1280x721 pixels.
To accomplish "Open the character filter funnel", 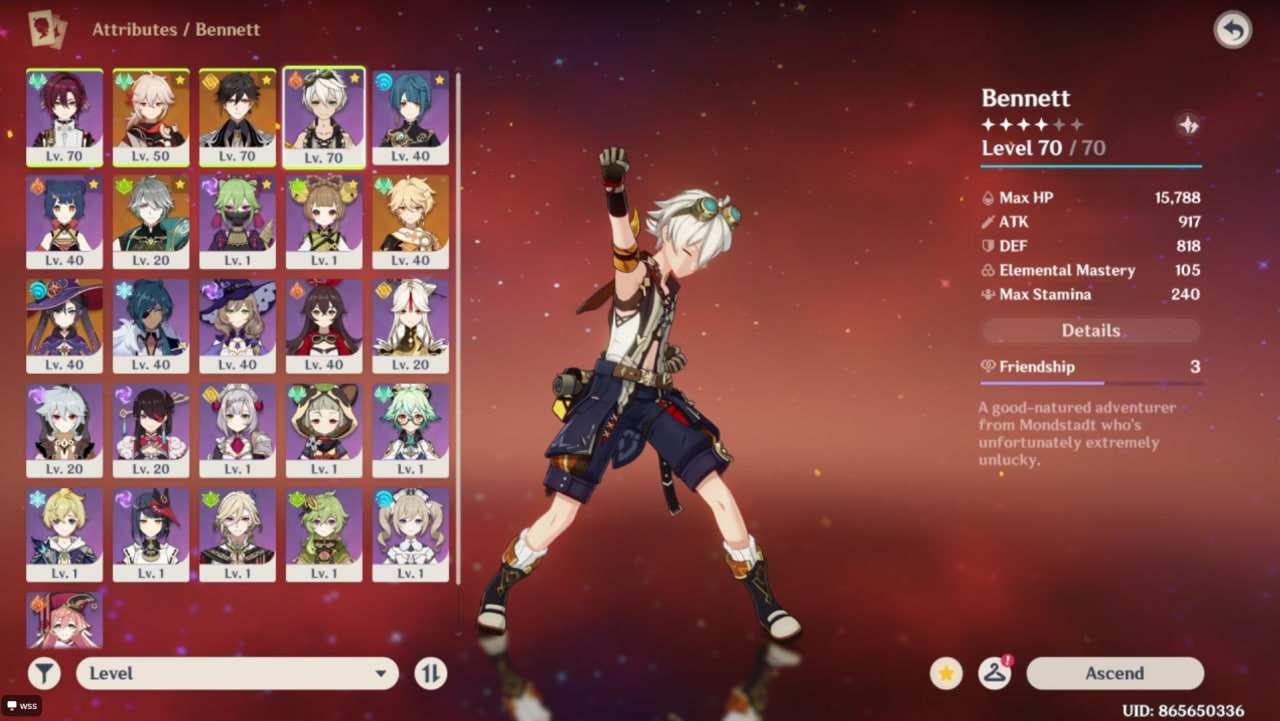I will tap(44, 673).
